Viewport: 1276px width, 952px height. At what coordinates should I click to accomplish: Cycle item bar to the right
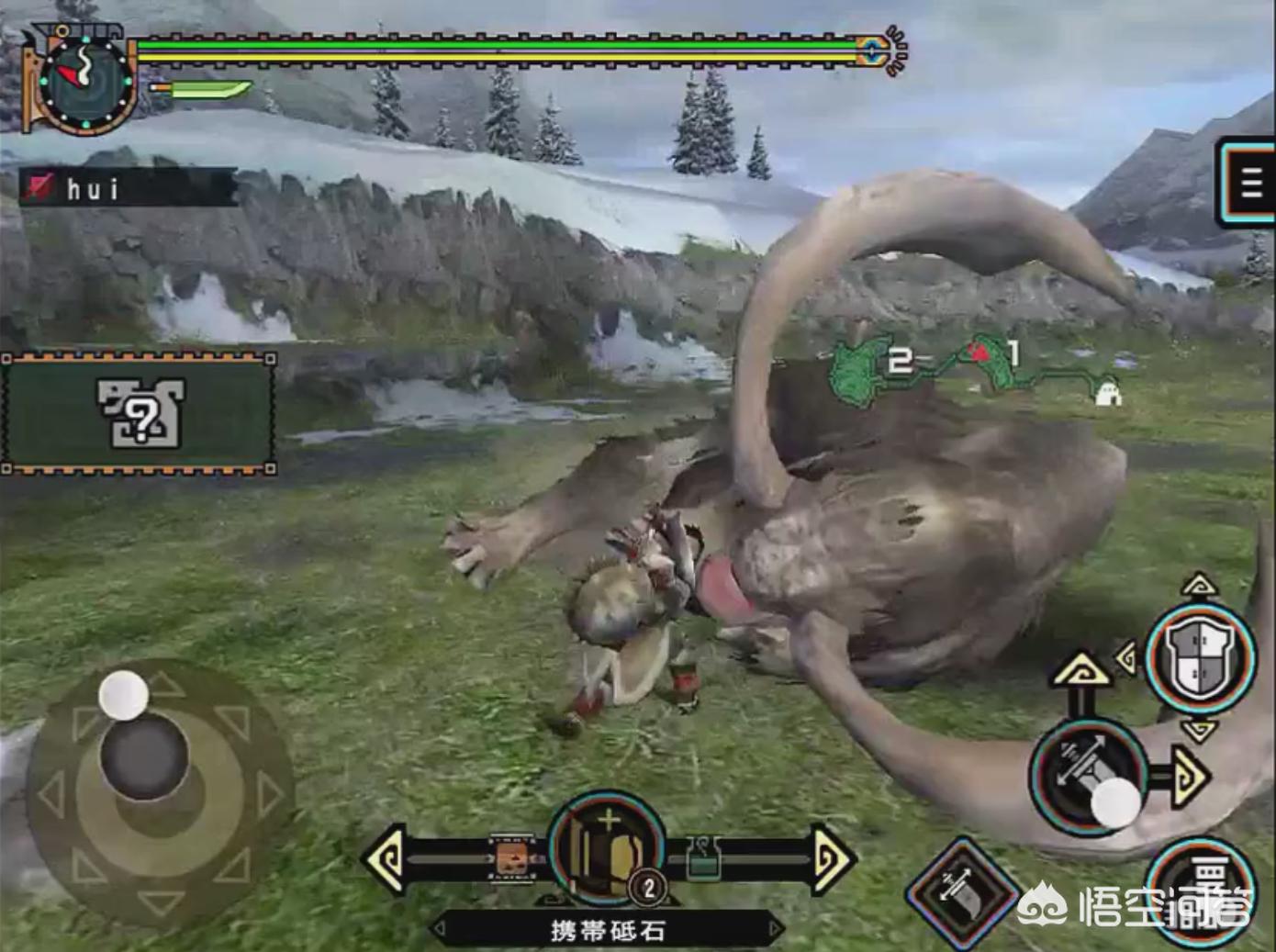pyautogui.click(x=832, y=859)
